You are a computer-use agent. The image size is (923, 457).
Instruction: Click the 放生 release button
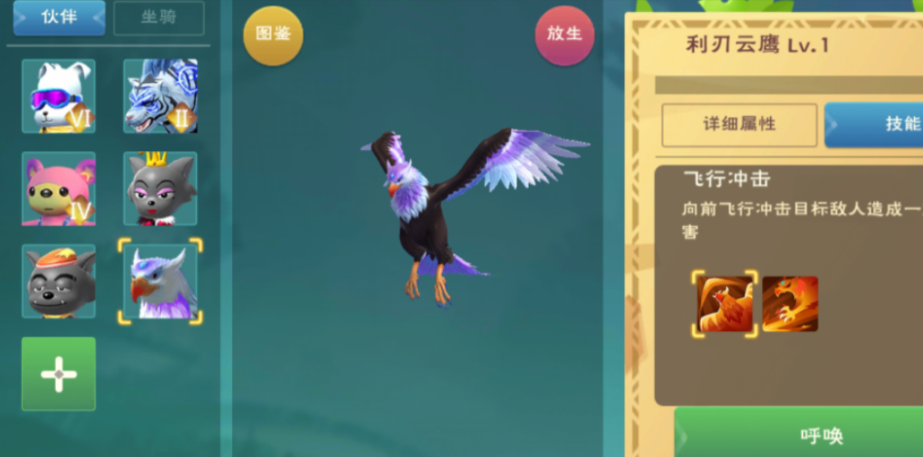(x=564, y=35)
